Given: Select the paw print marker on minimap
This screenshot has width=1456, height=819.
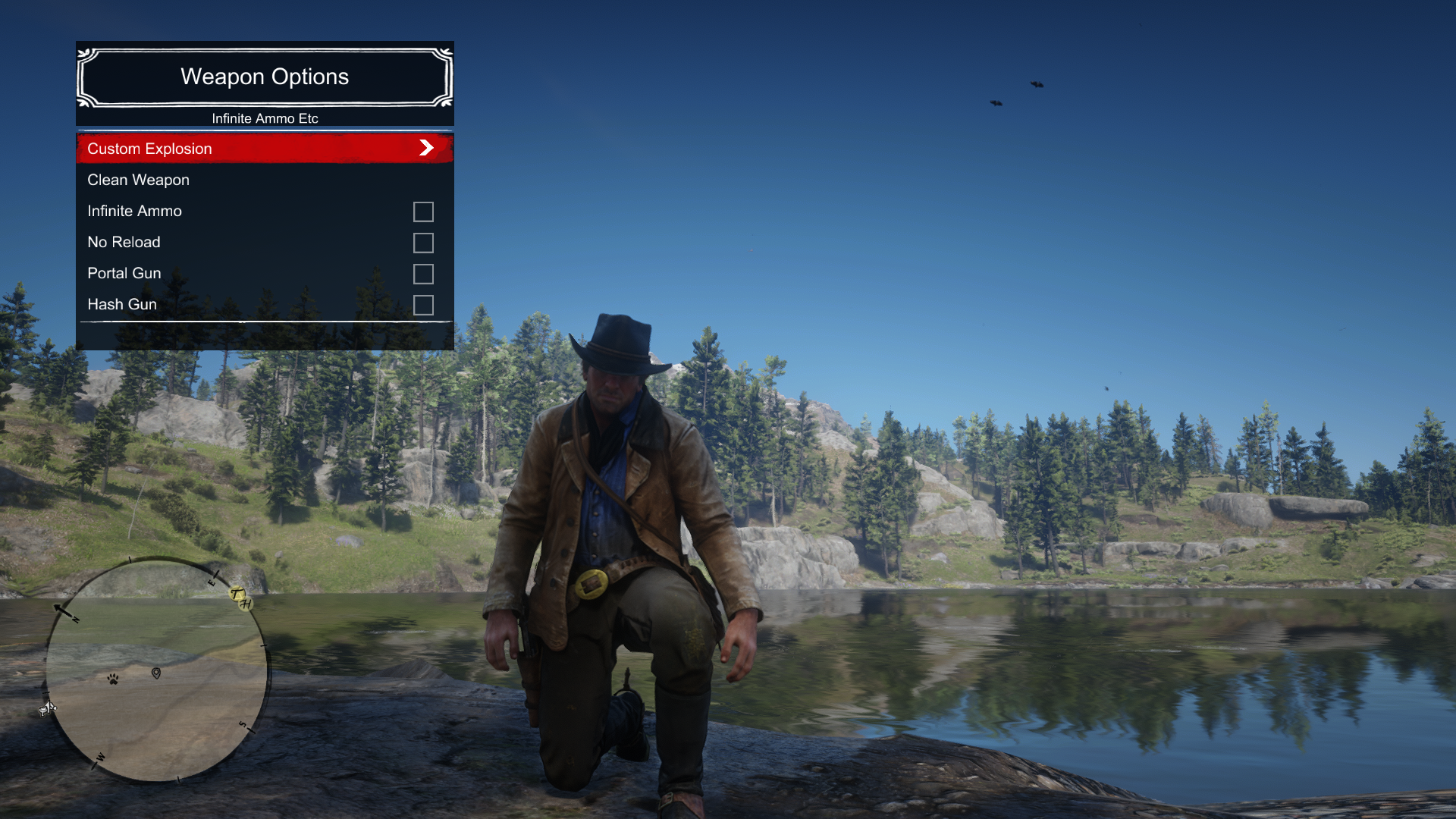Looking at the screenshot, I should (x=113, y=679).
